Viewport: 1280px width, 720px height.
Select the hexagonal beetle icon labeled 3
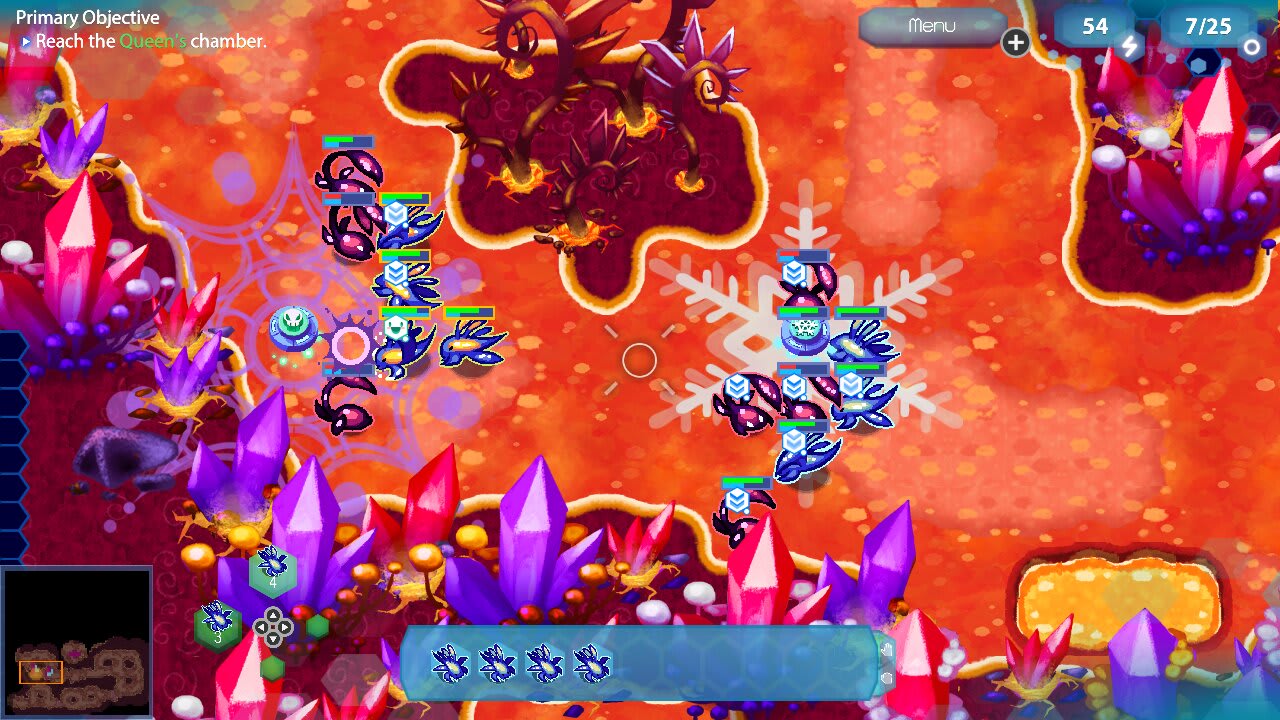(218, 626)
